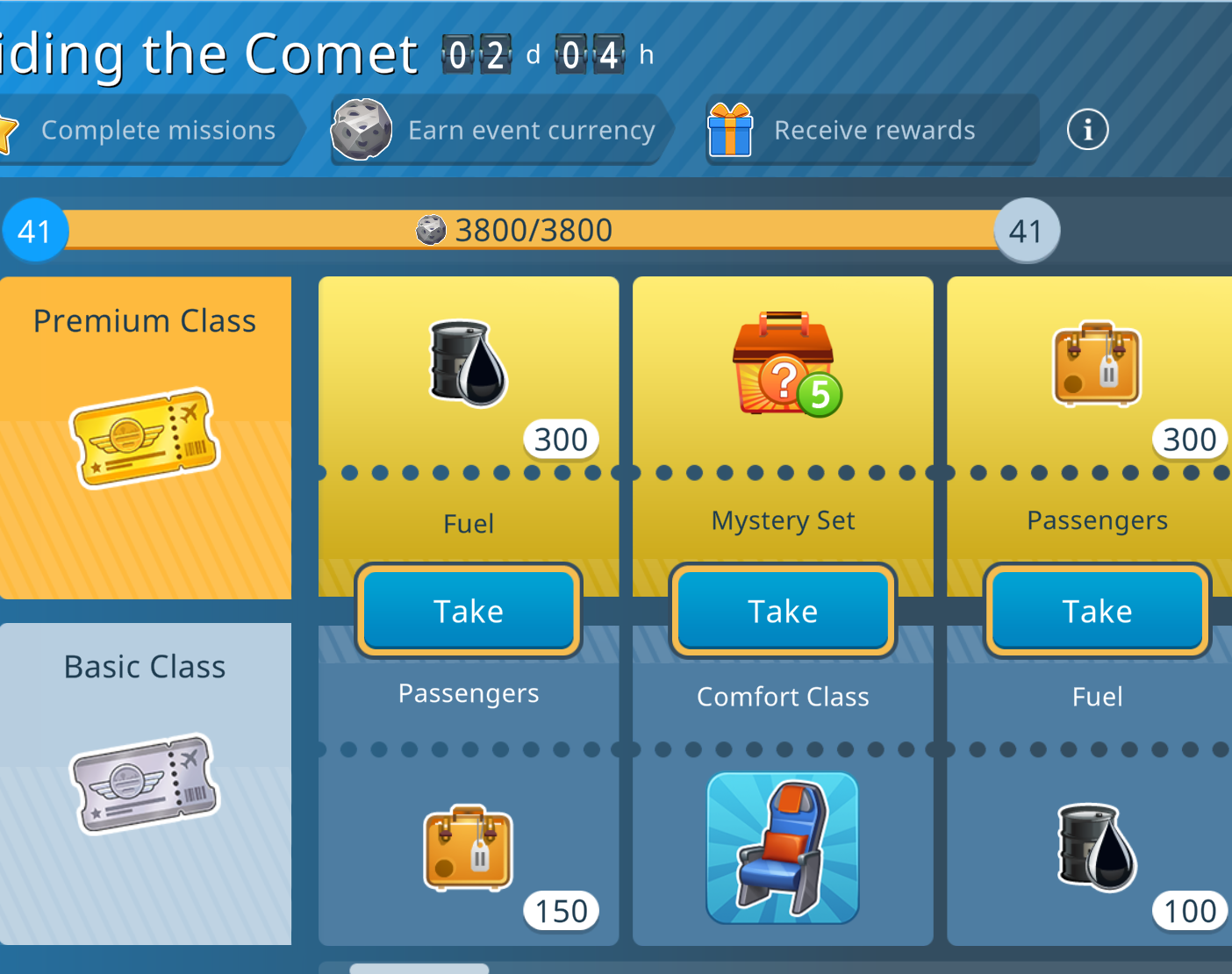The width and height of the screenshot is (1232, 974).
Task: Take the premium Fuel 300 reward
Action: point(469,611)
